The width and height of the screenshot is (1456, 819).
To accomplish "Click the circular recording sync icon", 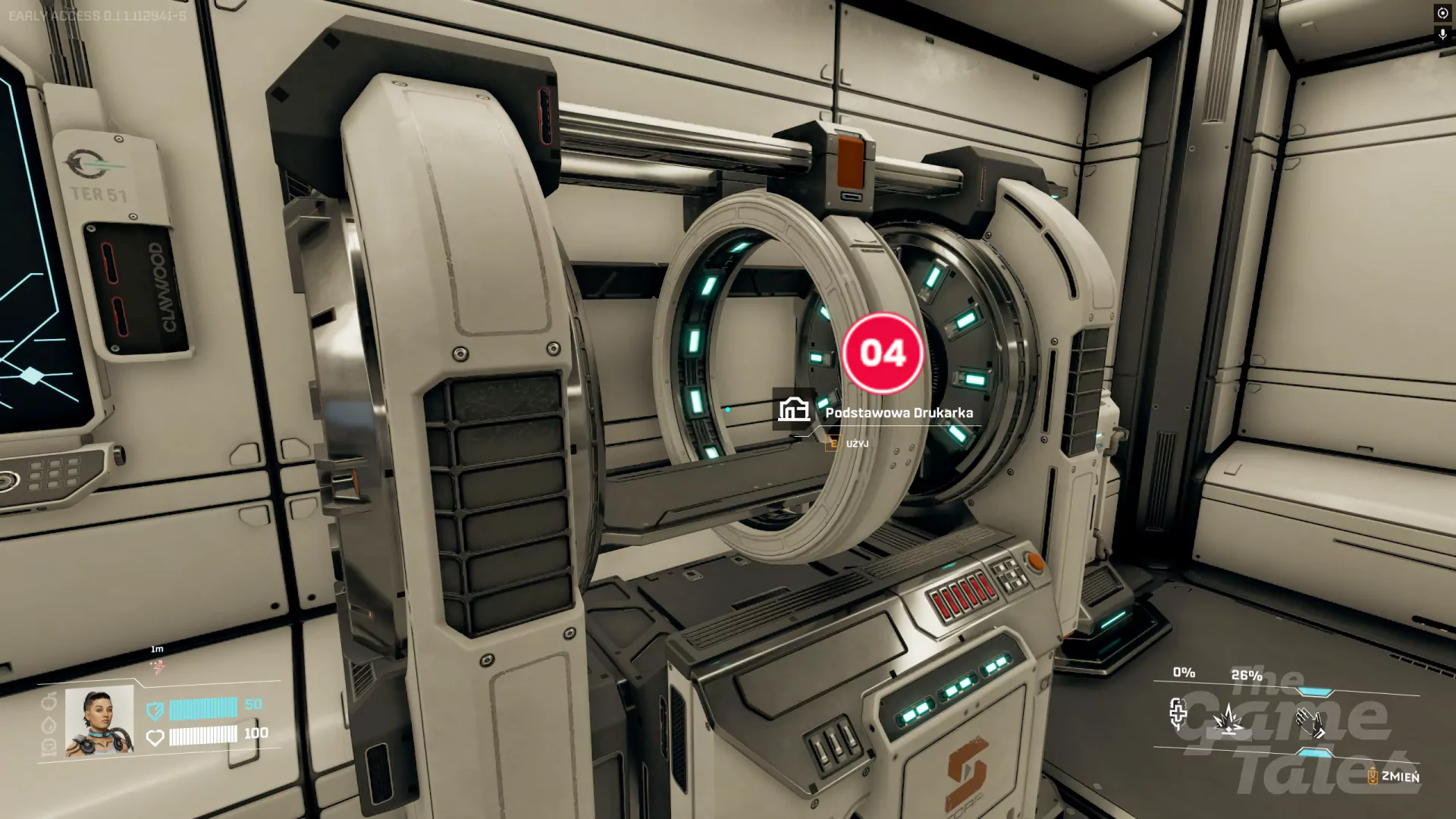I will pos(1442,14).
